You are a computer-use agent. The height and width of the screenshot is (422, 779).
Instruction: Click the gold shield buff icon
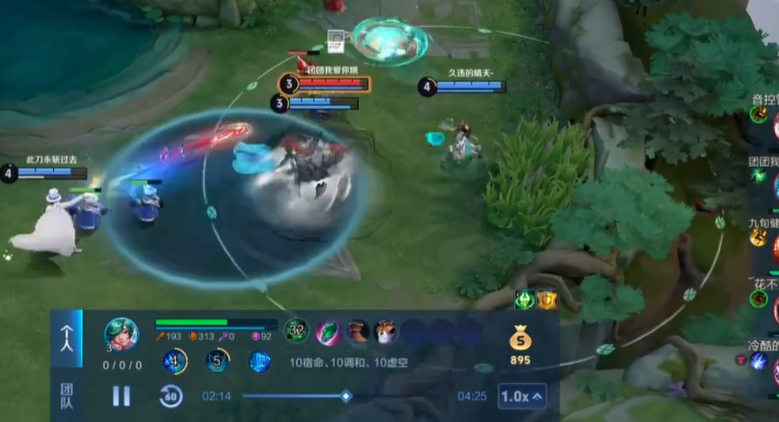point(547,299)
